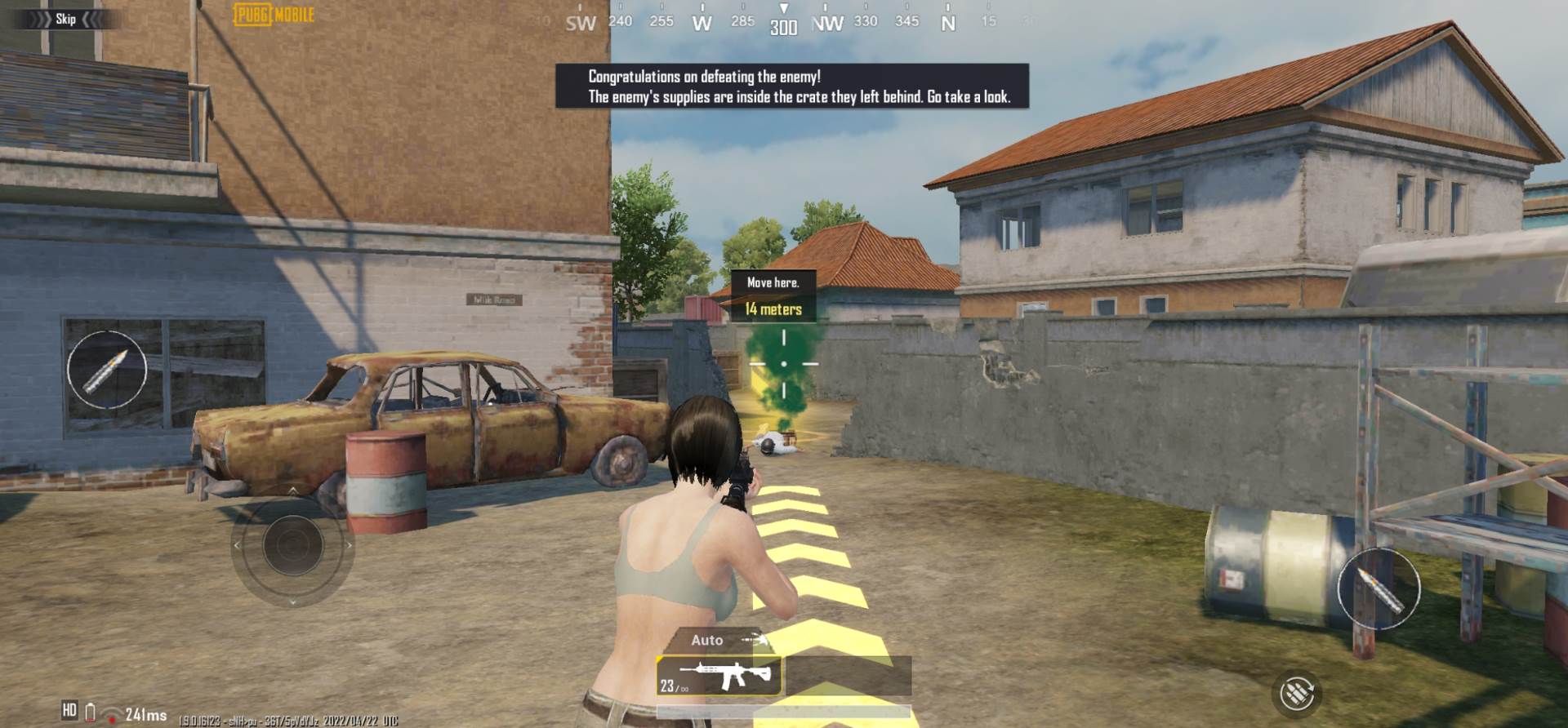The image size is (1568, 728).
Task: Tap the Skip button in top left
Action: (65, 19)
